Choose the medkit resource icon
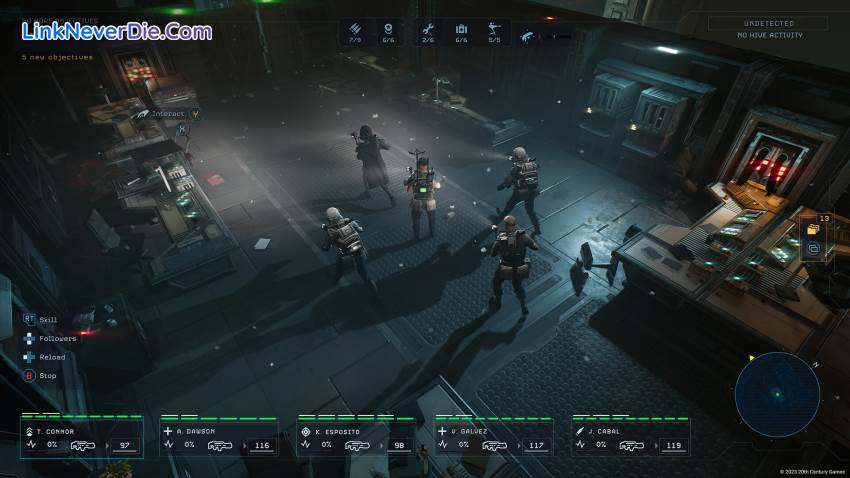Screen dimensions: 850x478 tap(461, 30)
